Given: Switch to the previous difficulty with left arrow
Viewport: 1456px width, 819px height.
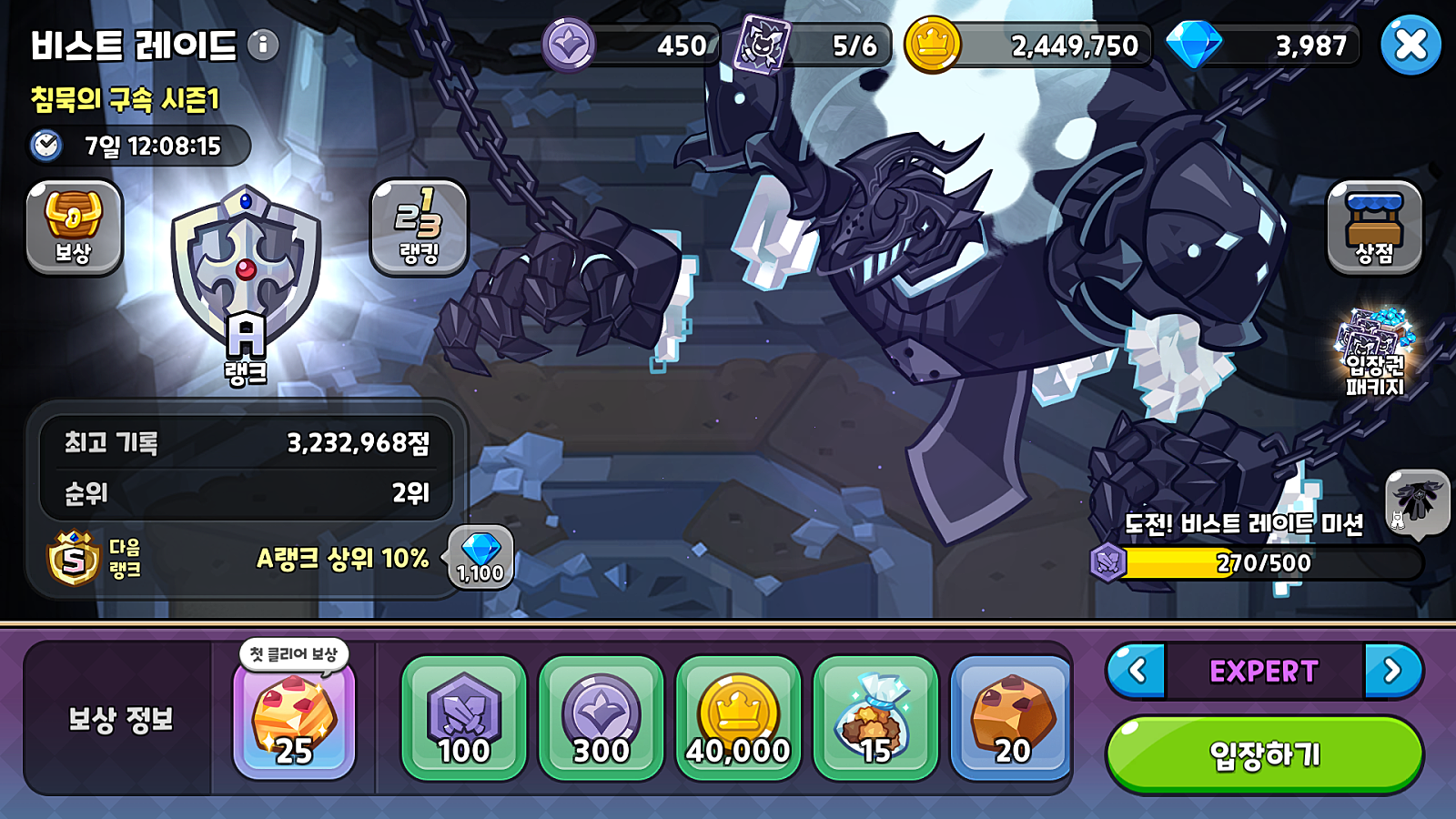Looking at the screenshot, I should click(1137, 672).
